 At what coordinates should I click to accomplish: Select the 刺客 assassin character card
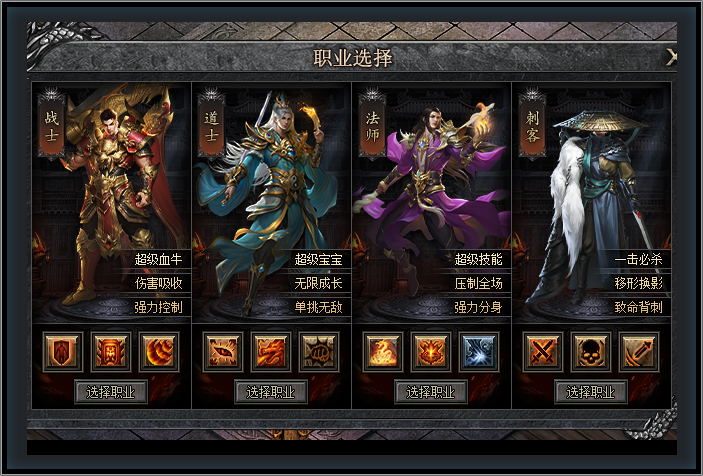click(591, 200)
